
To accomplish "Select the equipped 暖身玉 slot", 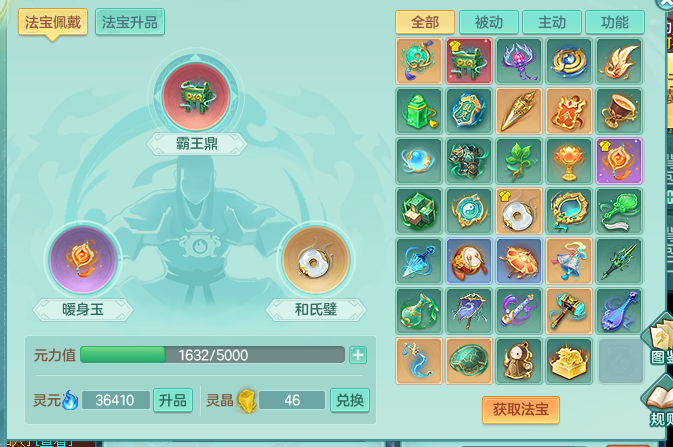I will click(x=84, y=259).
